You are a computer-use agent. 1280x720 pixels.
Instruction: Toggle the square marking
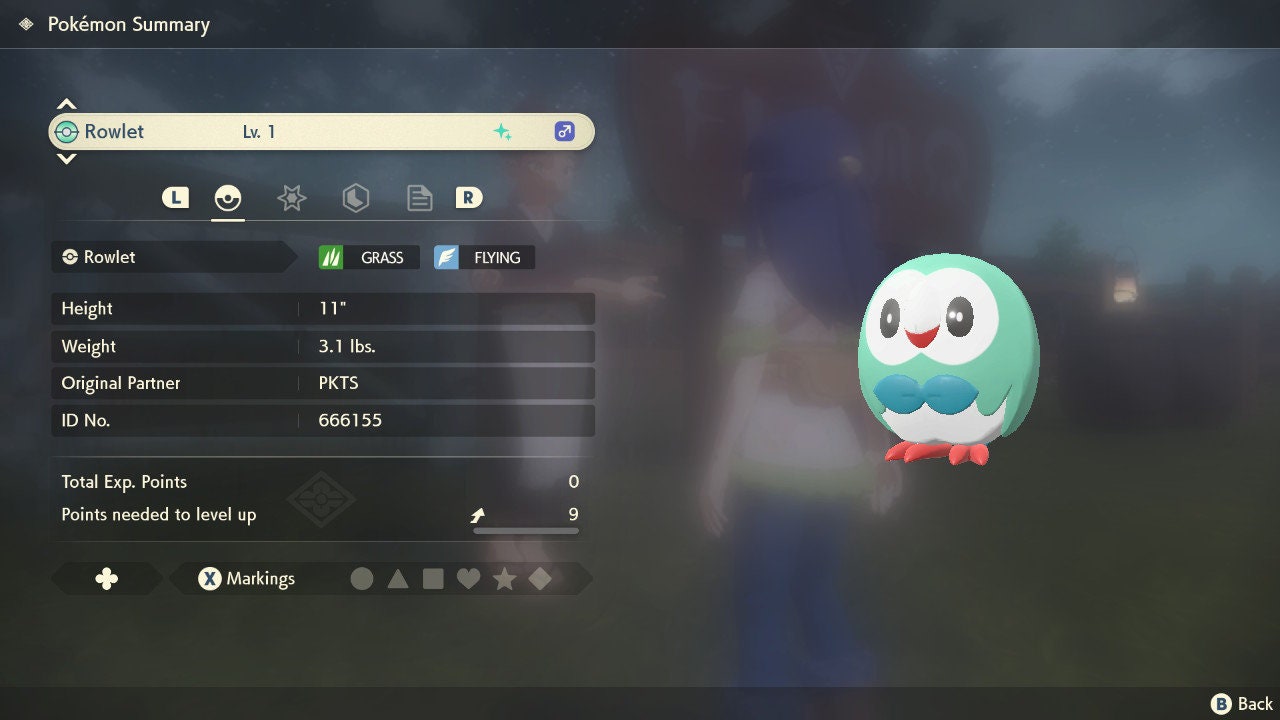433,579
